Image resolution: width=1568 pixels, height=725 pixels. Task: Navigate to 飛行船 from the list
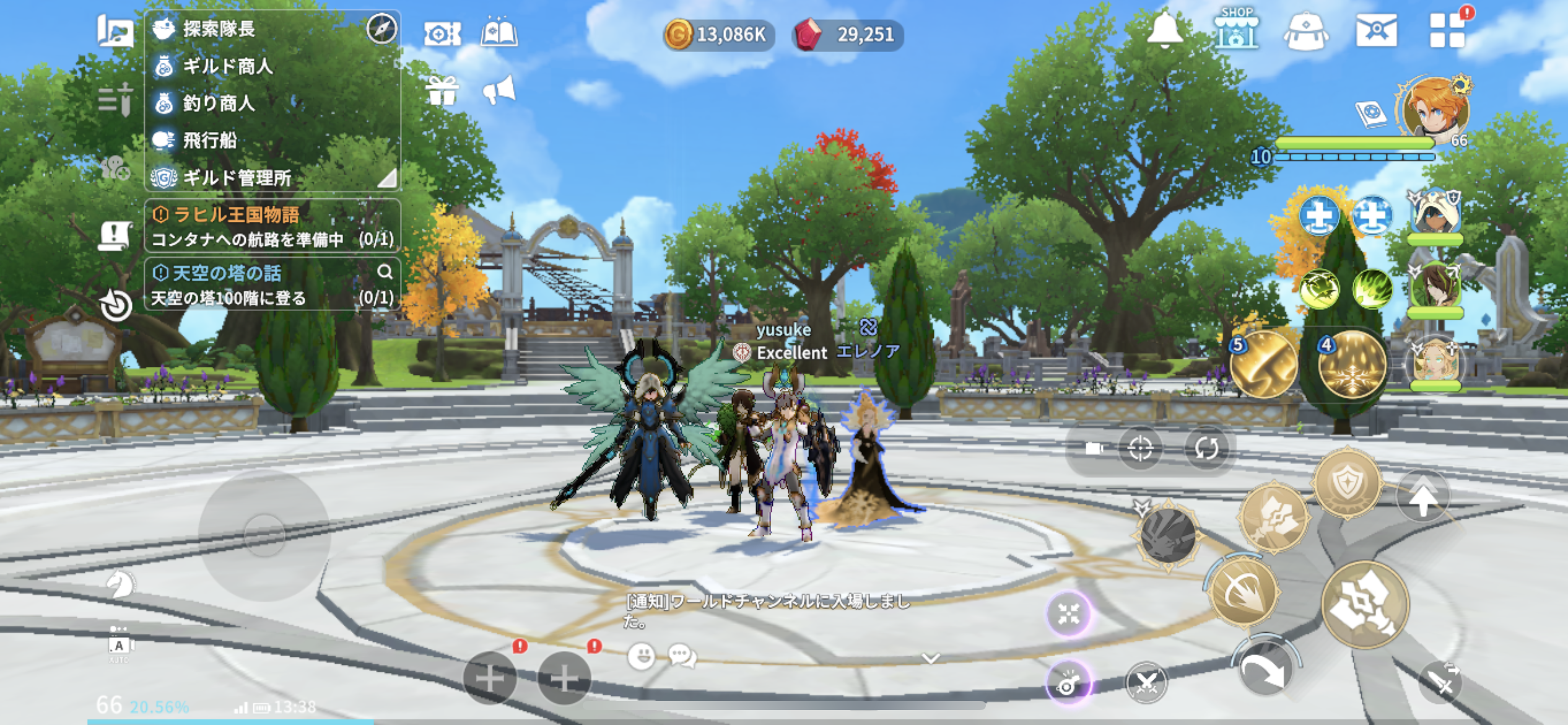coord(209,140)
